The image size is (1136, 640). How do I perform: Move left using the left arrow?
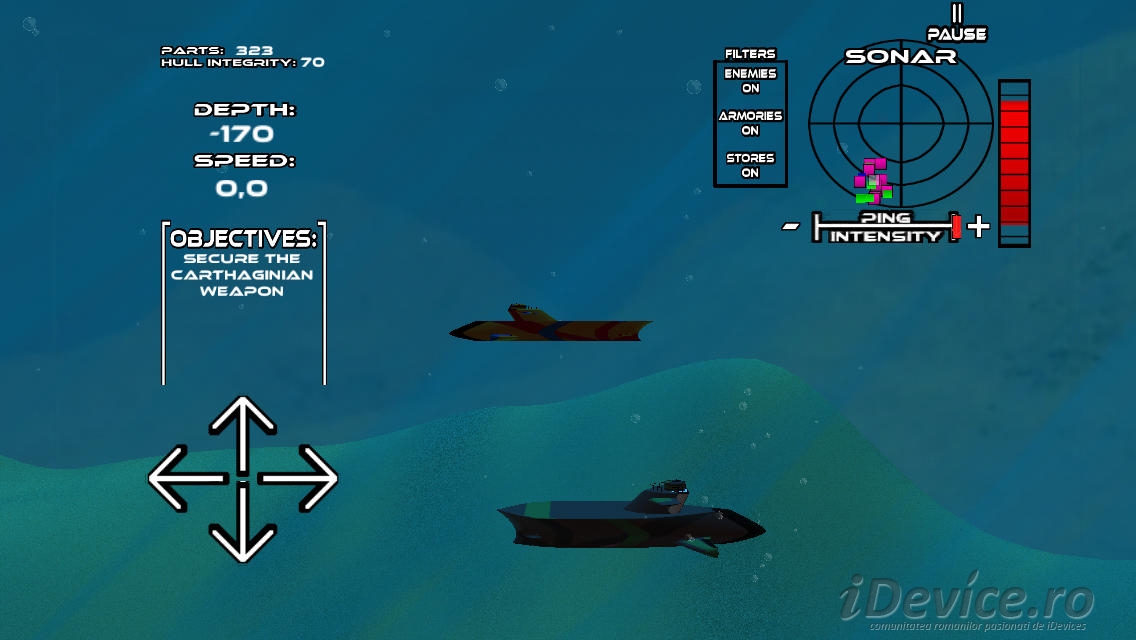tap(185, 479)
